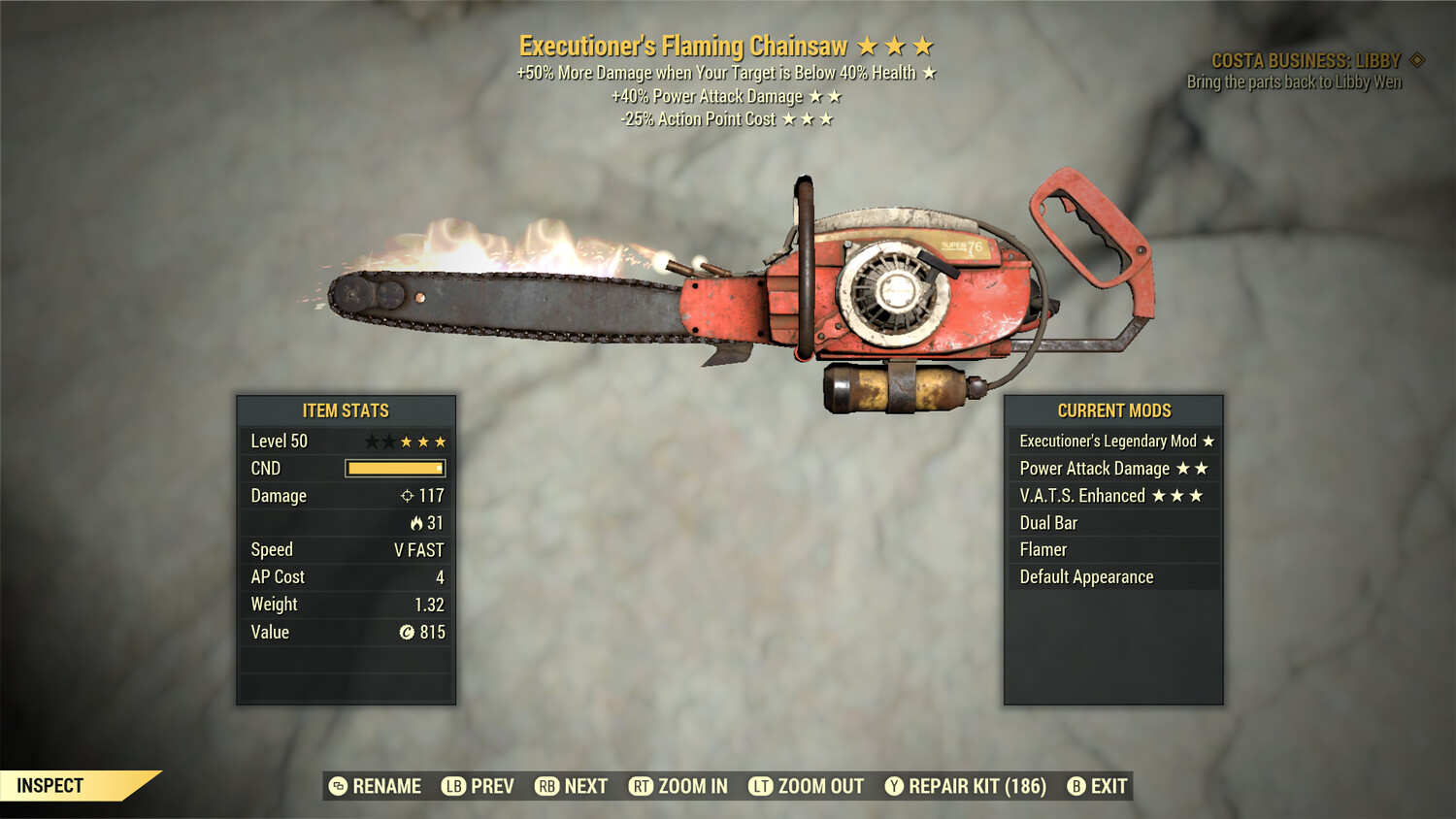Viewport: 1456px width, 819px height.
Task: Open the CURRENT MODS panel header
Action: pos(1113,410)
